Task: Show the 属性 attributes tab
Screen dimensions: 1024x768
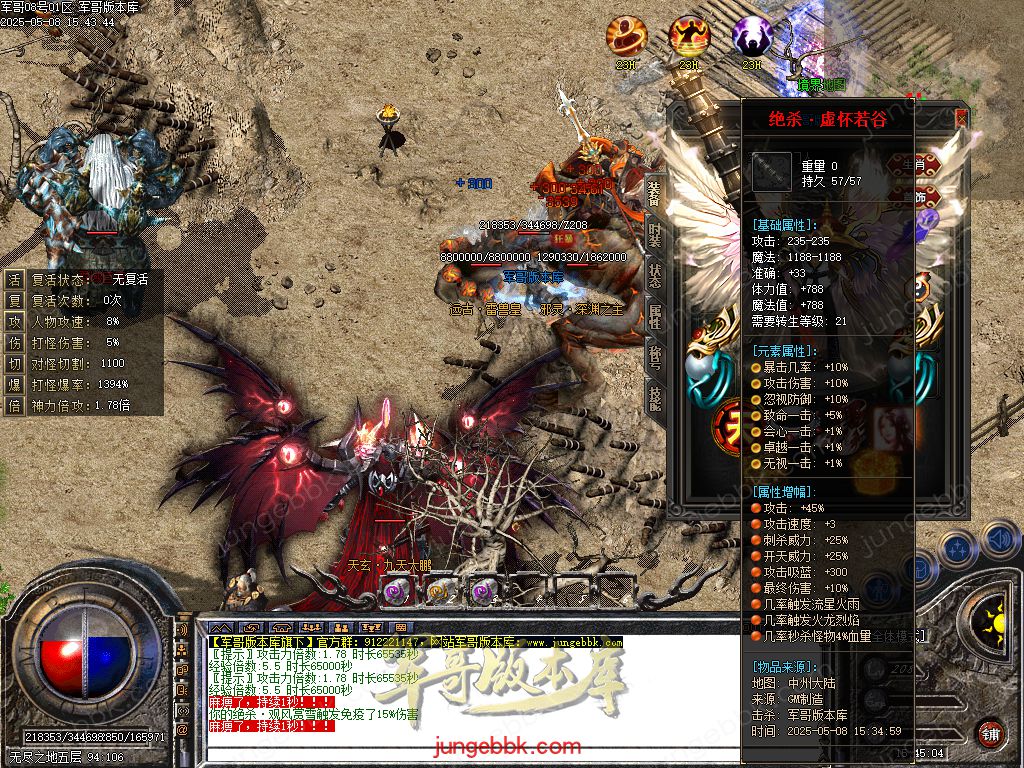Action: tap(654, 317)
